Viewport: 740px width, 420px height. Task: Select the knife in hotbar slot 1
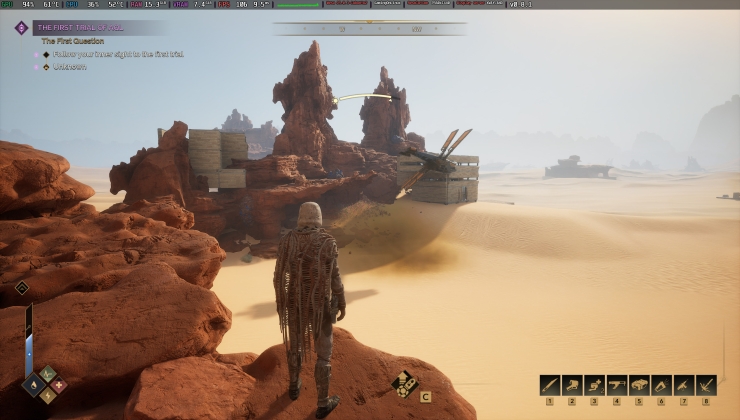[x=549, y=385]
